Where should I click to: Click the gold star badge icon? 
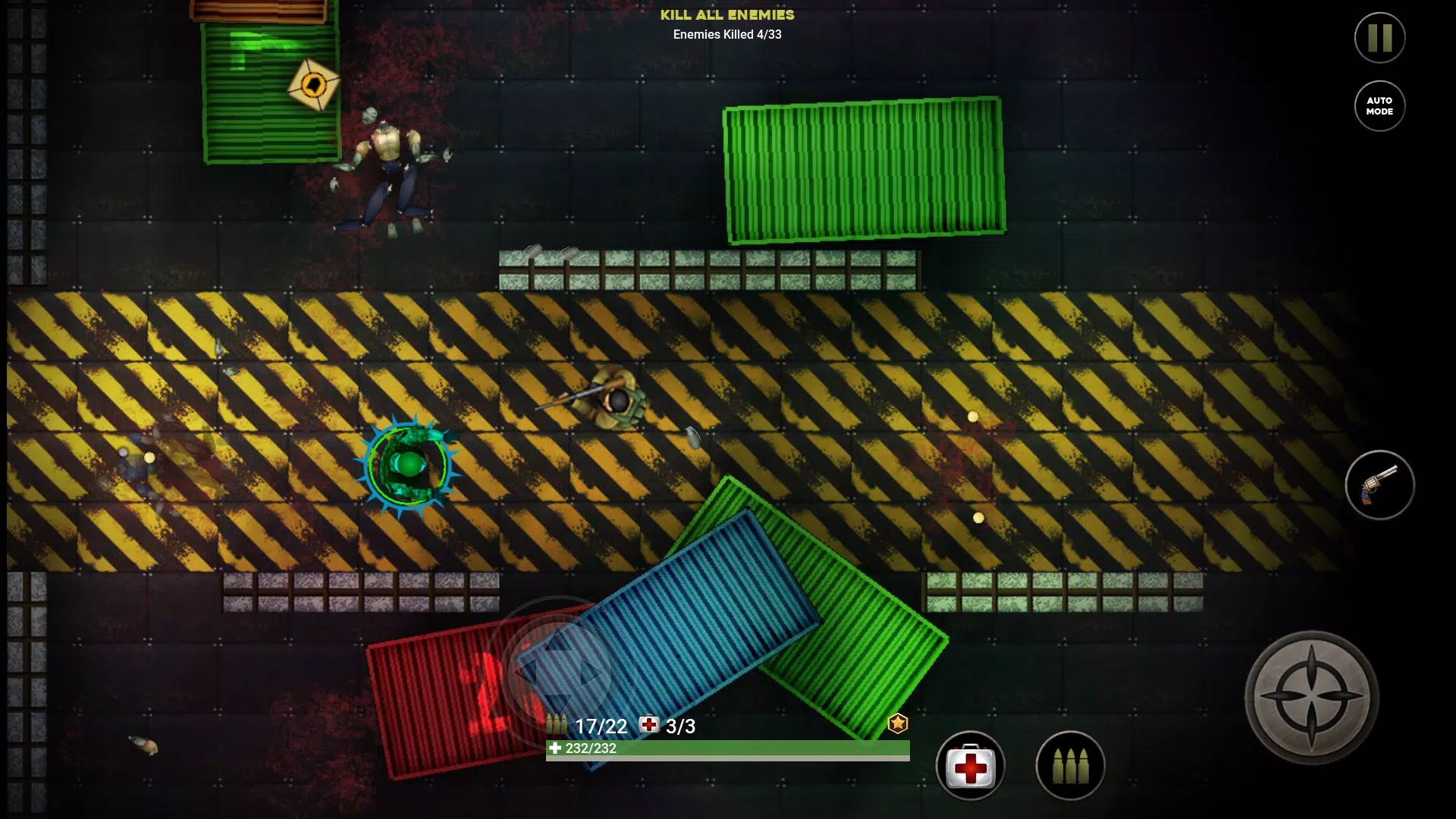point(898,723)
